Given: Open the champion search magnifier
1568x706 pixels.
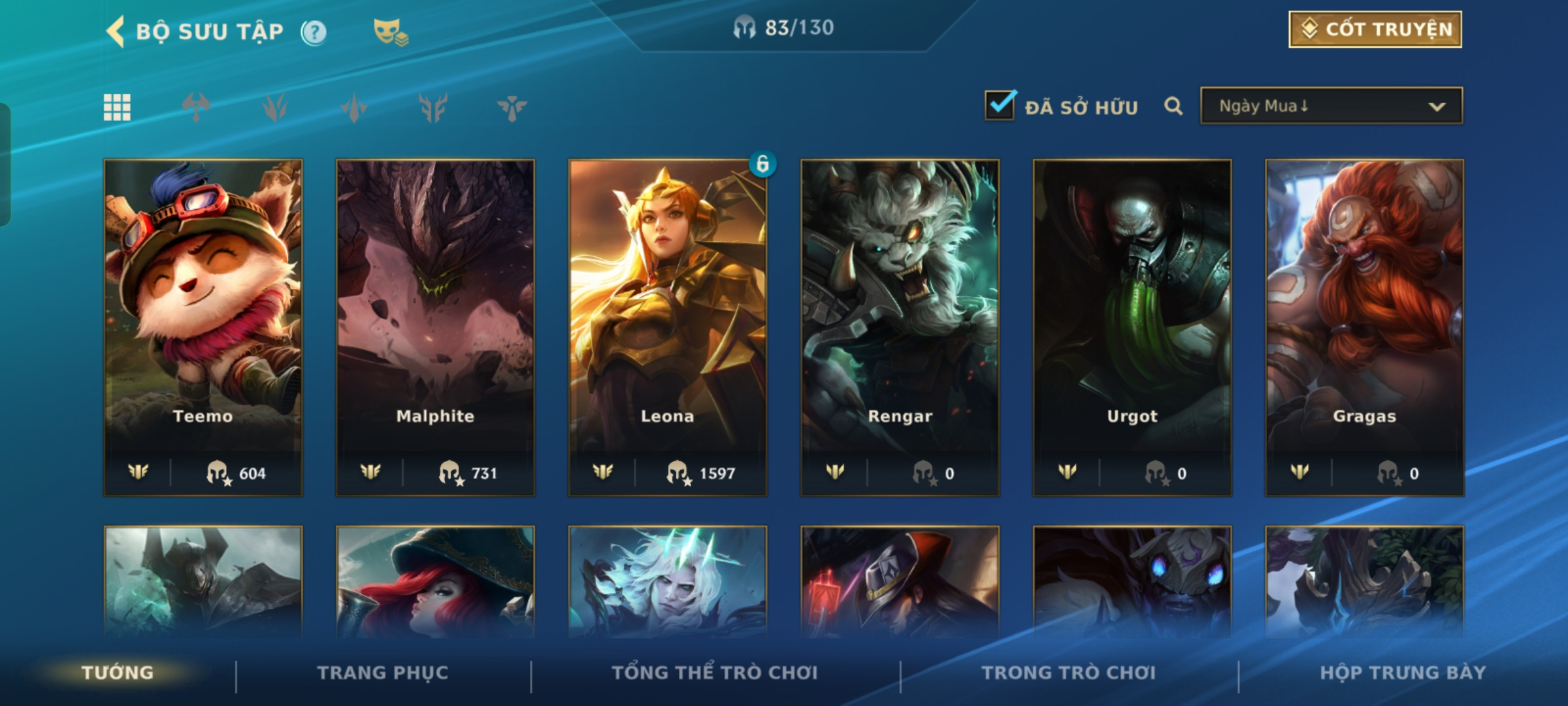Looking at the screenshot, I should (x=1173, y=106).
